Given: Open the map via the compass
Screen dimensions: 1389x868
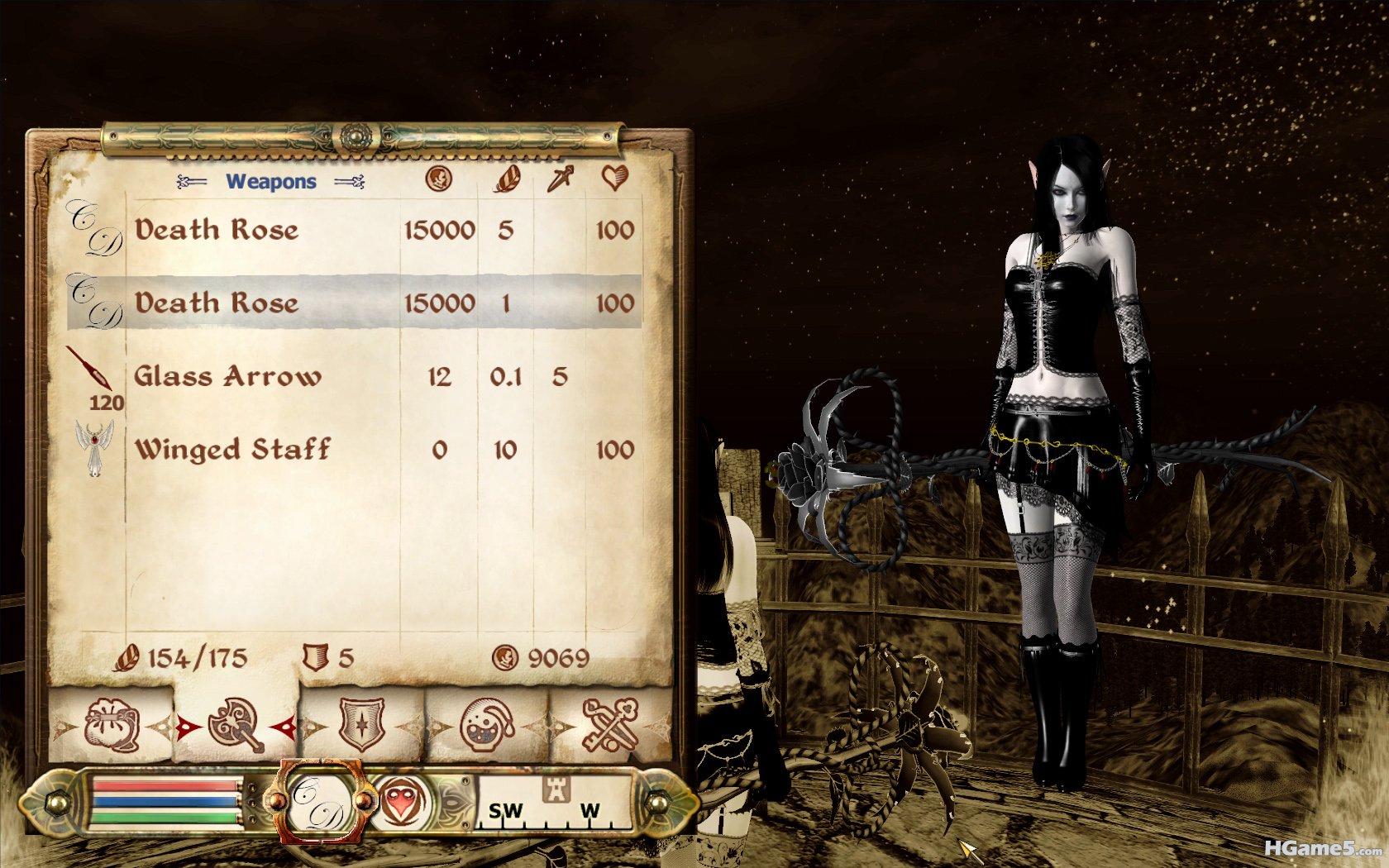Looking at the screenshot, I should coord(556,802).
